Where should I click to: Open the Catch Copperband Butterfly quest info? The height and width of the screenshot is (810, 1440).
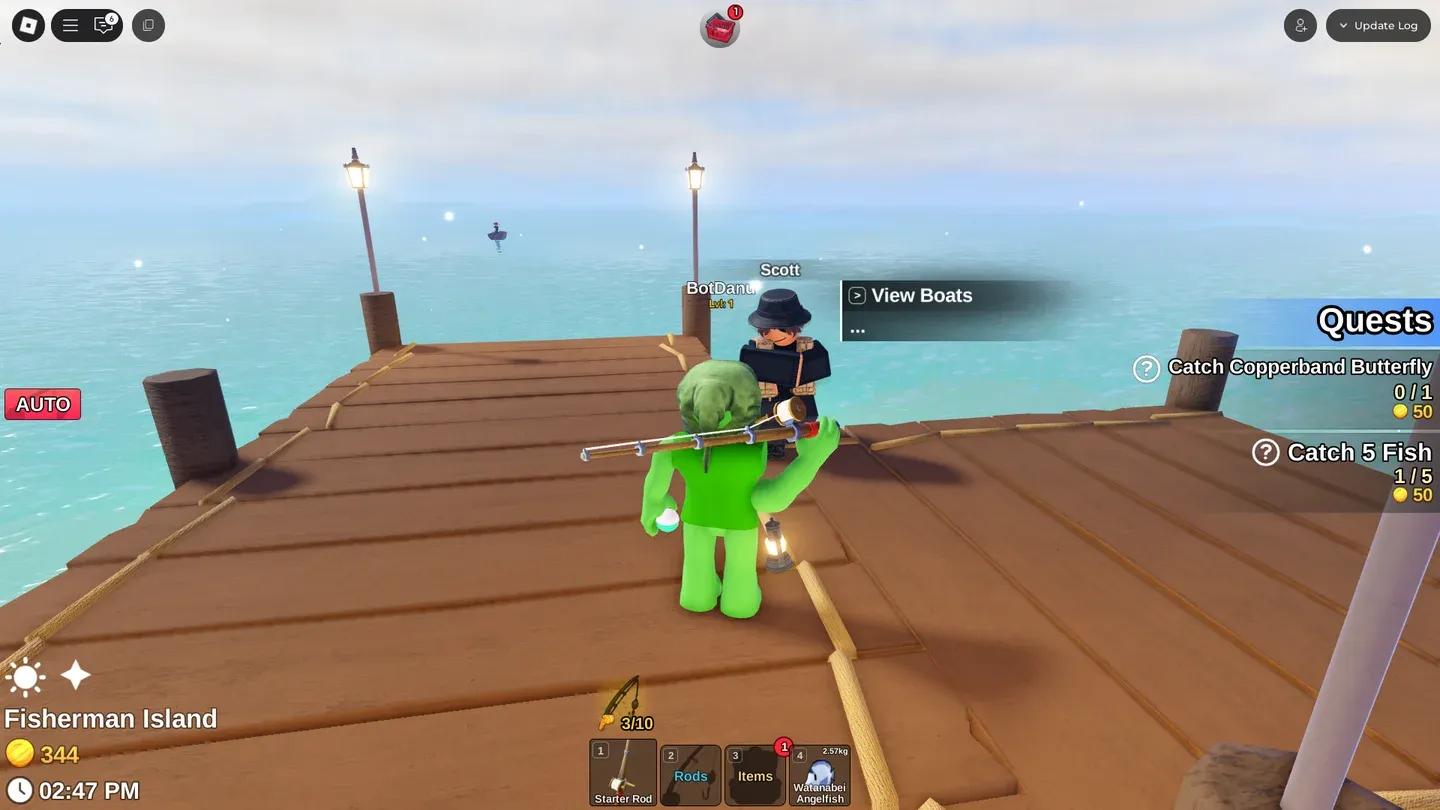point(1146,368)
